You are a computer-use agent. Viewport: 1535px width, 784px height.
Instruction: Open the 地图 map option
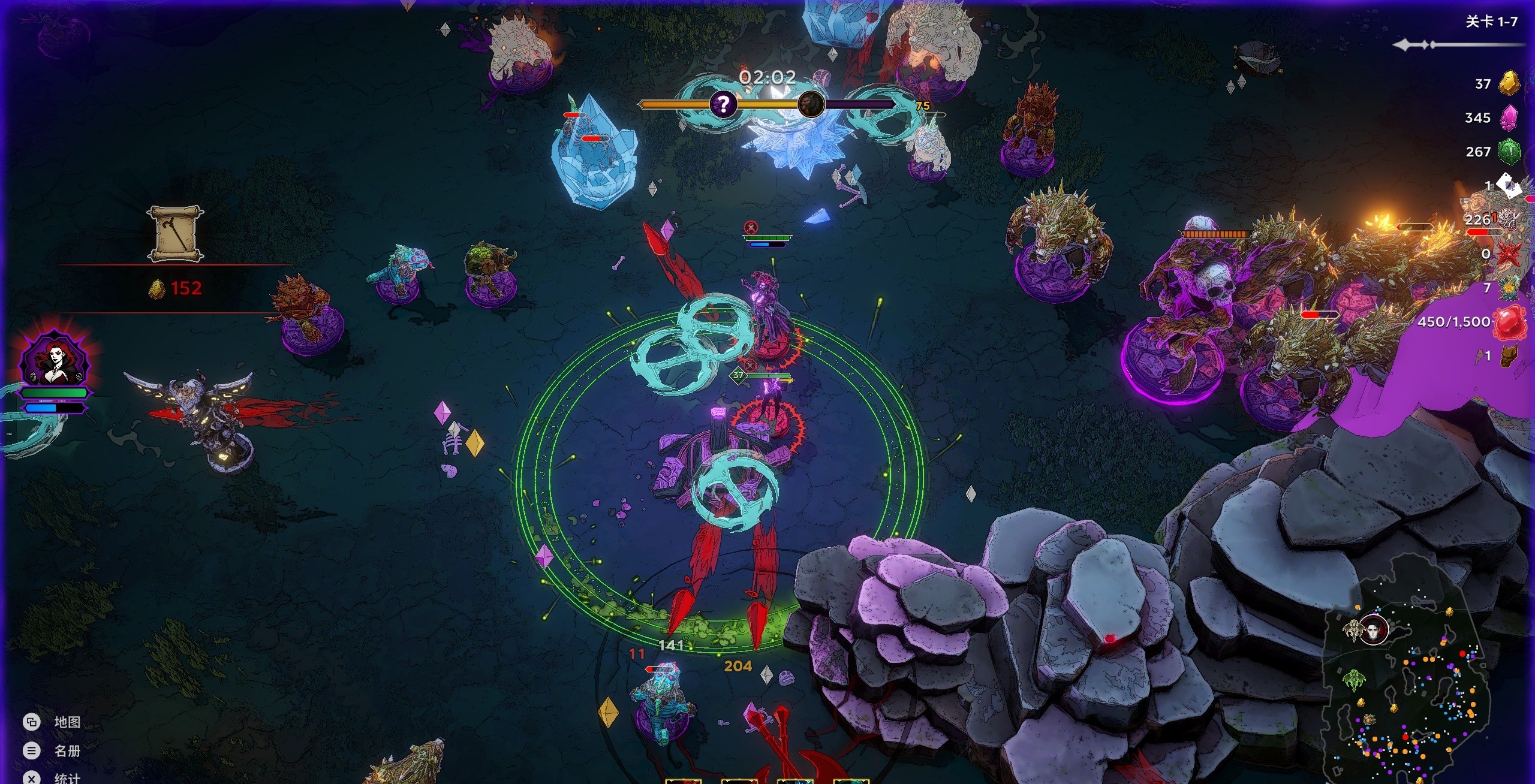click(x=32, y=722)
